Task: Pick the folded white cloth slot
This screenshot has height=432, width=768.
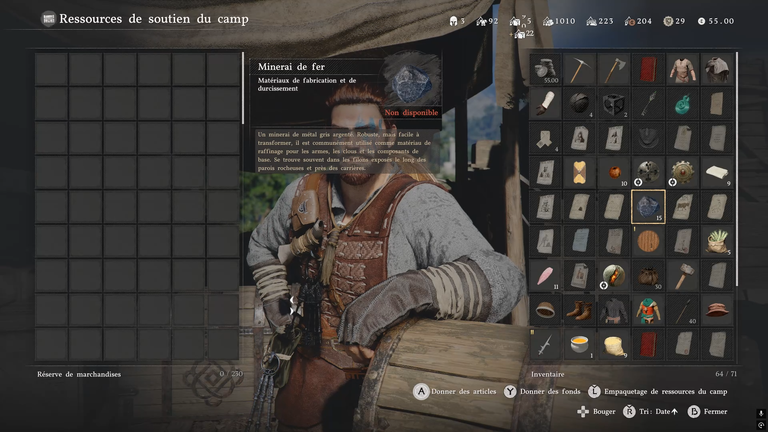Action: [x=717, y=172]
